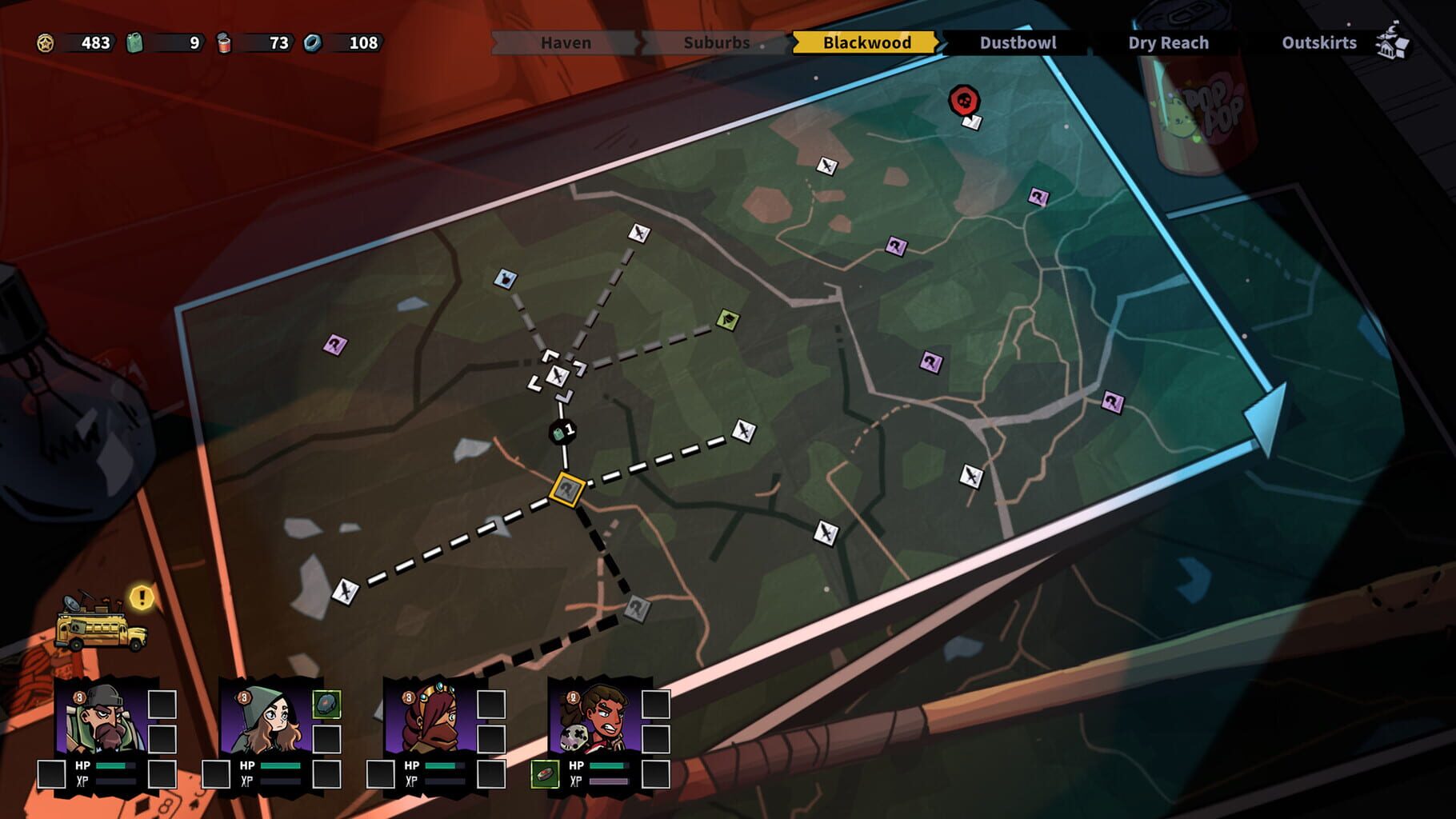Select the Dry Reach region
The width and height of the screenshot is (1456, 819).
[x=1166, y=43]
